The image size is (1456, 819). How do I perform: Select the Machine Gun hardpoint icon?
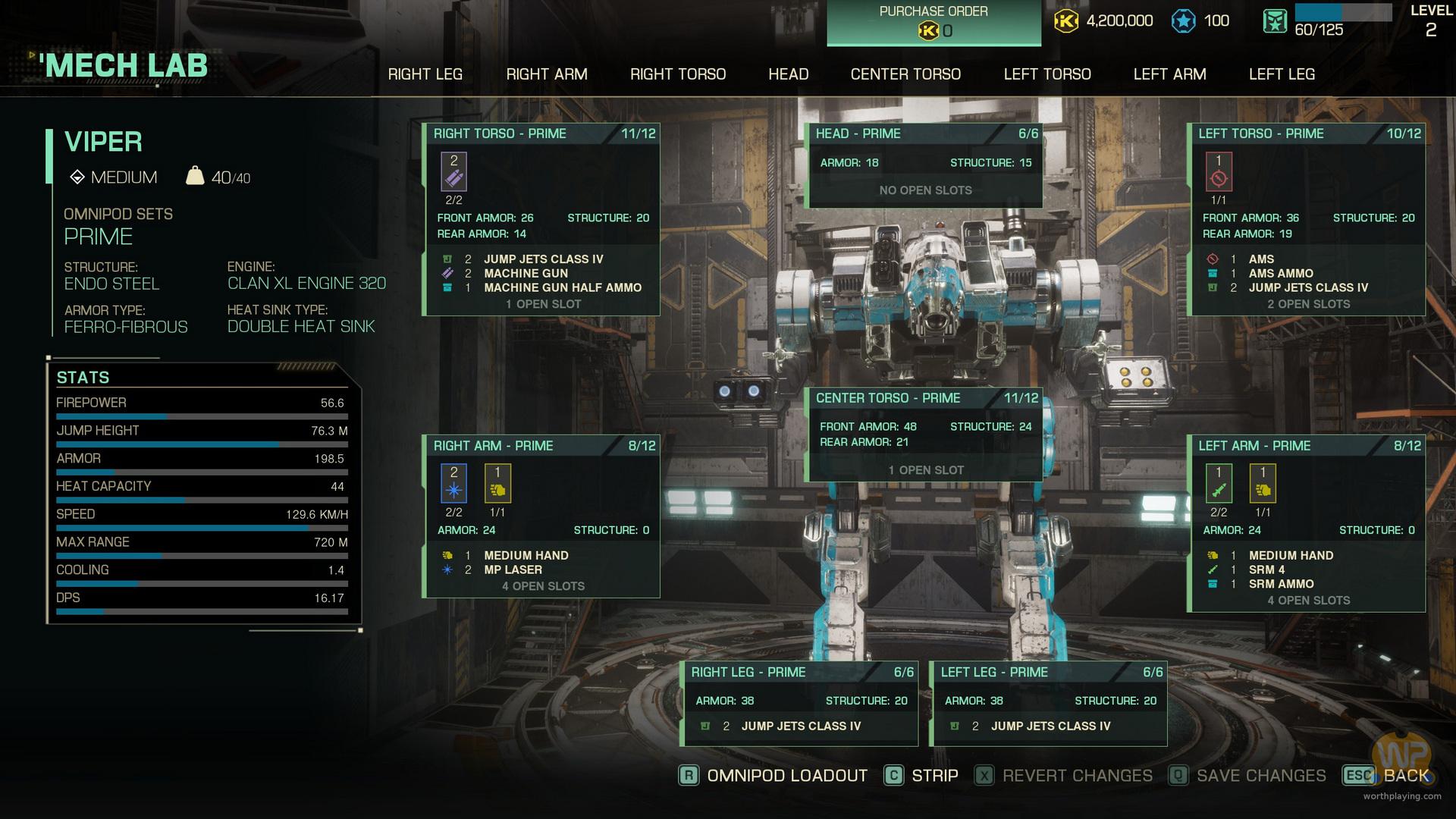coord(453,171)
